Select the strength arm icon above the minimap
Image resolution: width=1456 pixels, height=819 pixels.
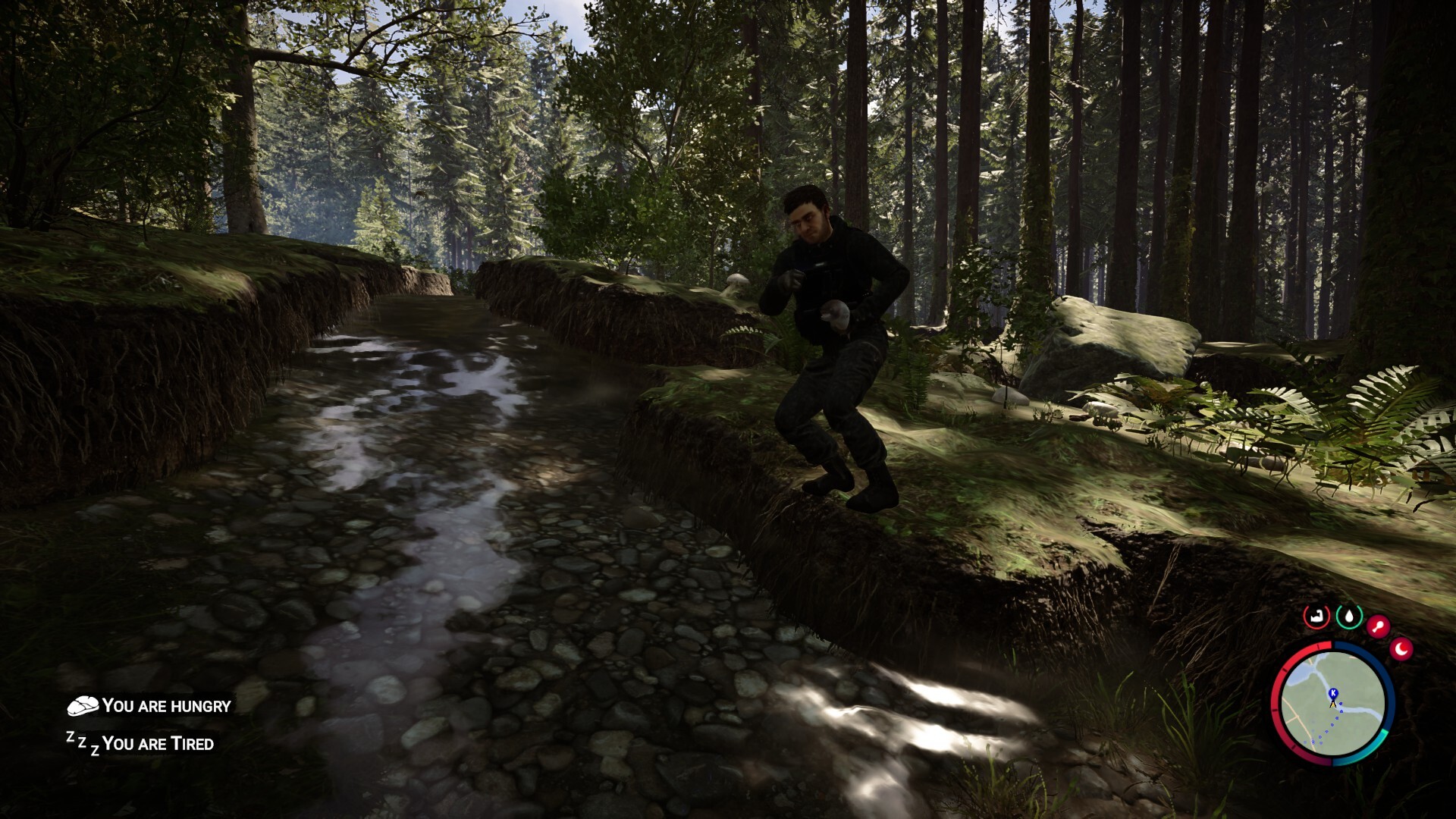point(1316,616)
